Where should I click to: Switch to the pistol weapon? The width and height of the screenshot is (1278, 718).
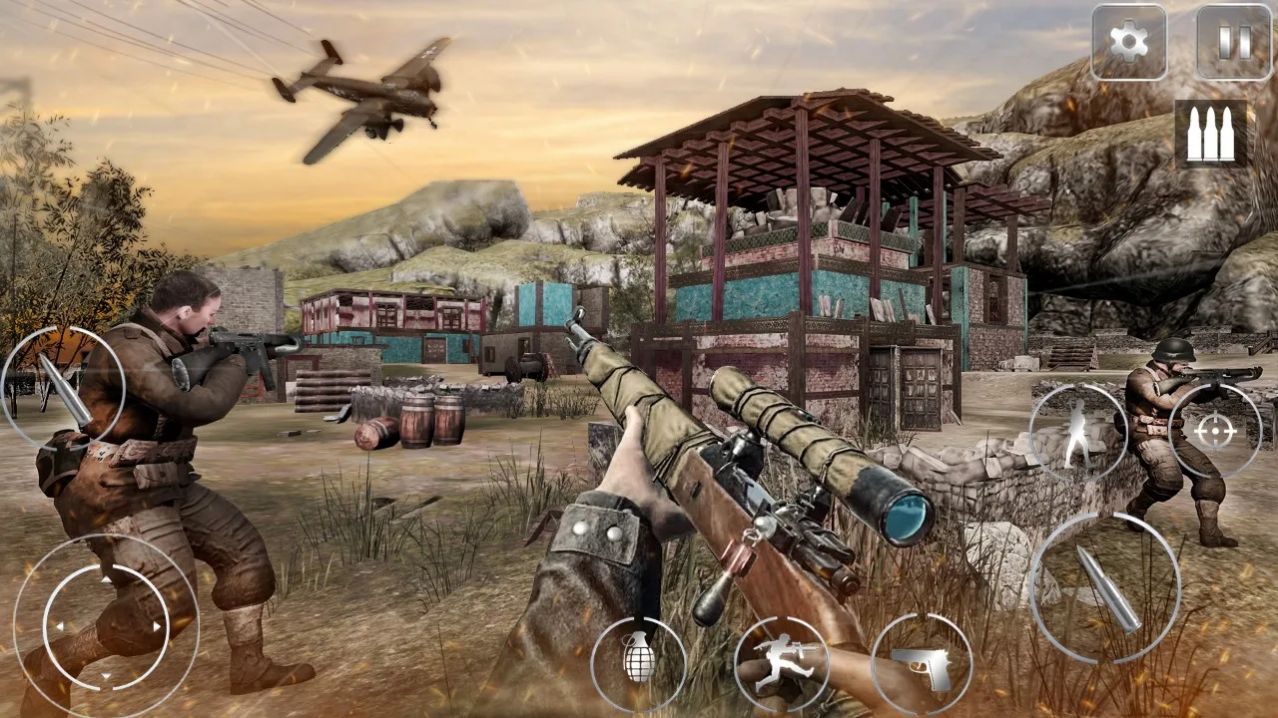point(921,664)
